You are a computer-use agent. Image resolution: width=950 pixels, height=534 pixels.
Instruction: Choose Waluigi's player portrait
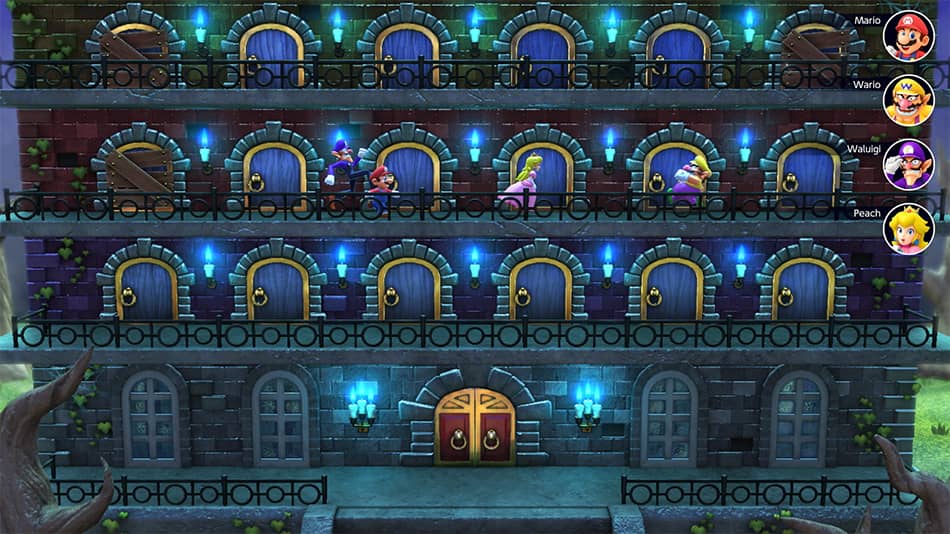tap(908, 165)
